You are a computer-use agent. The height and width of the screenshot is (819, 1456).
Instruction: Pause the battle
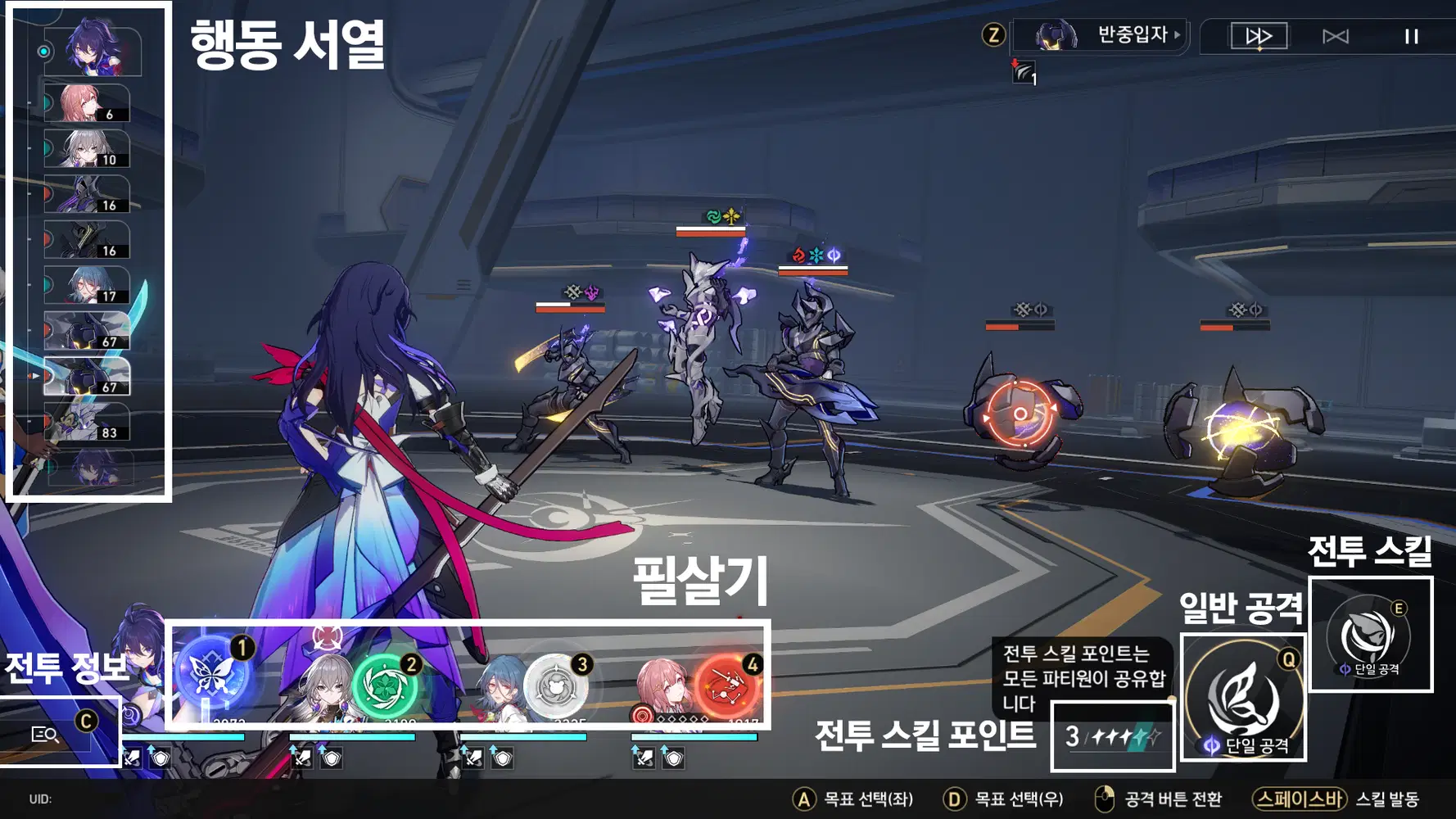[1410, 36]
